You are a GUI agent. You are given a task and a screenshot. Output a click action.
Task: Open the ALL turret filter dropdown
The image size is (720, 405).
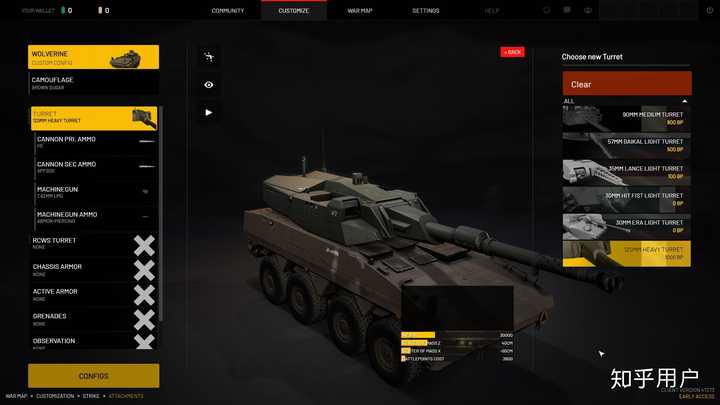click(x=626, y=101)
